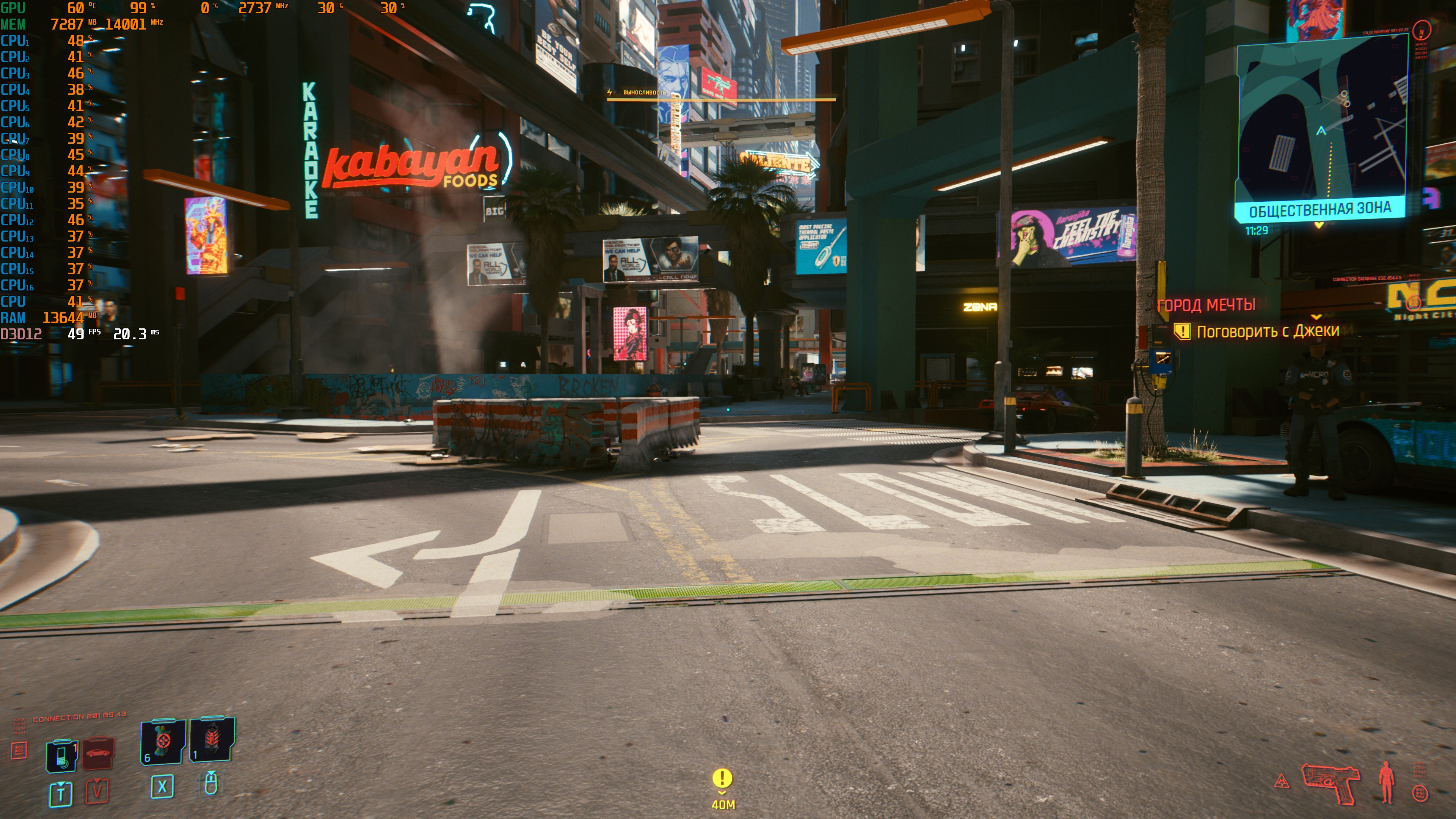Click the red body stance silhouette

click(1386, 782)
